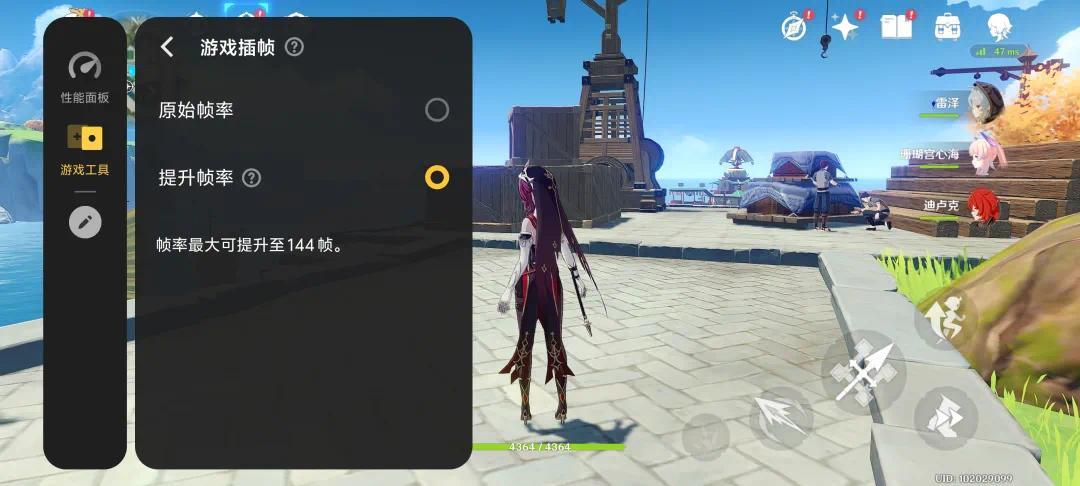
Task: Open the help icon beside 游戏插帧 title
Action: click(x=294, y=47)
